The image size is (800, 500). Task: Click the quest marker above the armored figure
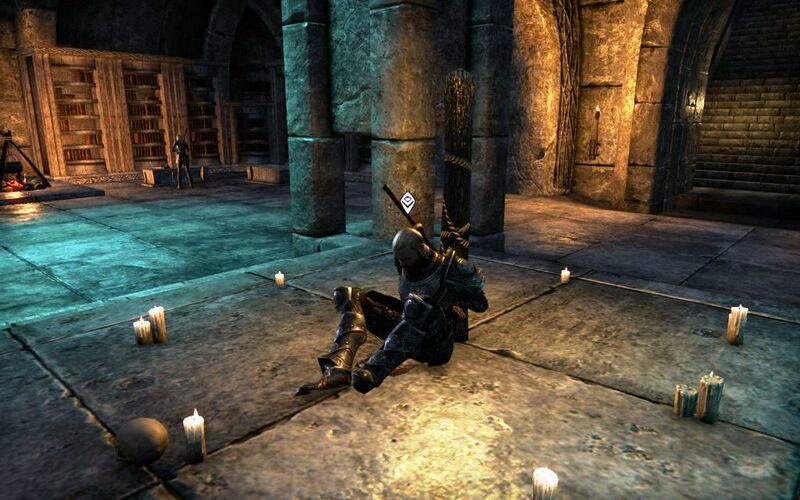point(408,203)
